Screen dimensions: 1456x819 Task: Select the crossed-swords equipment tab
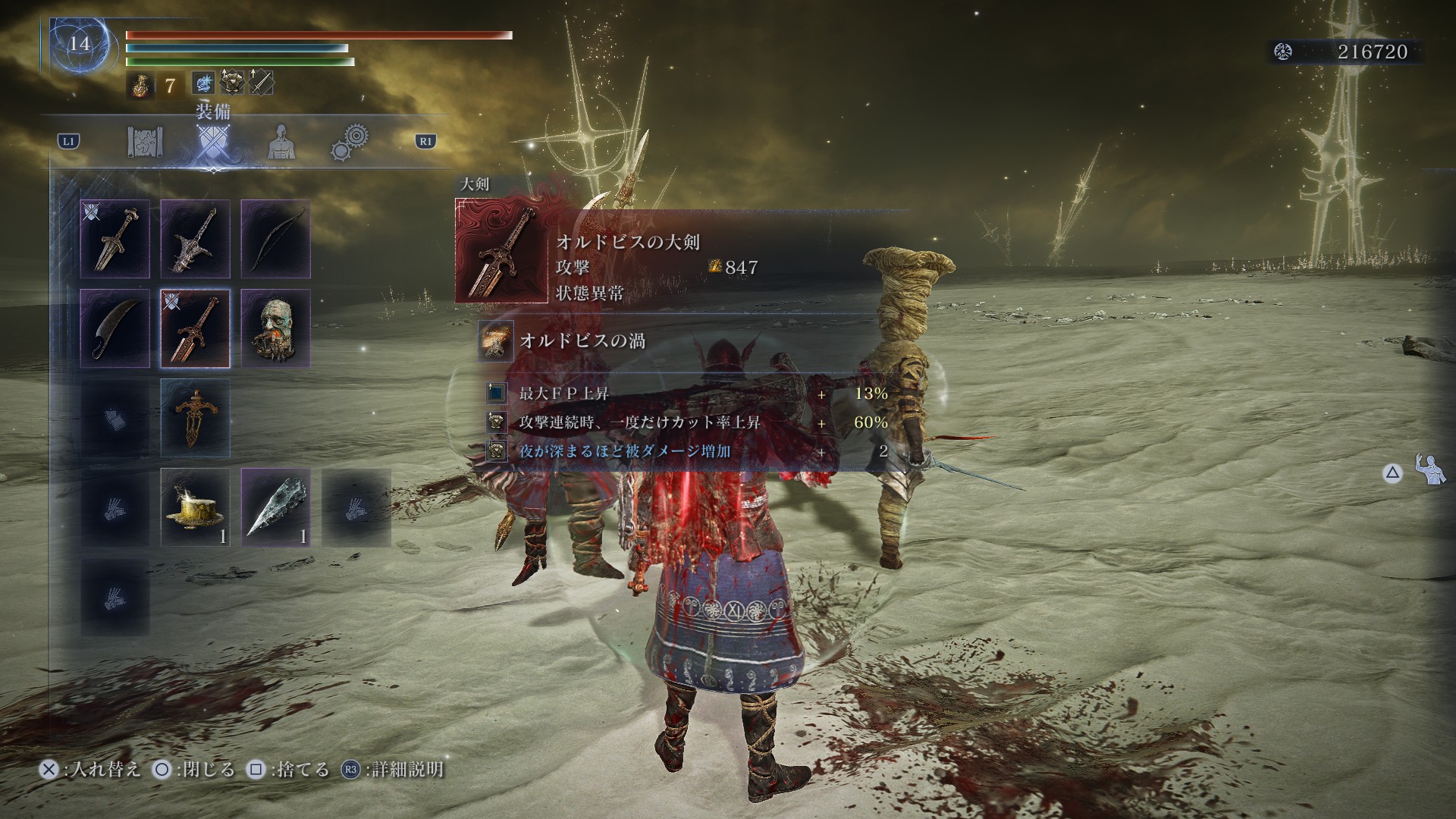pos(212,143)
